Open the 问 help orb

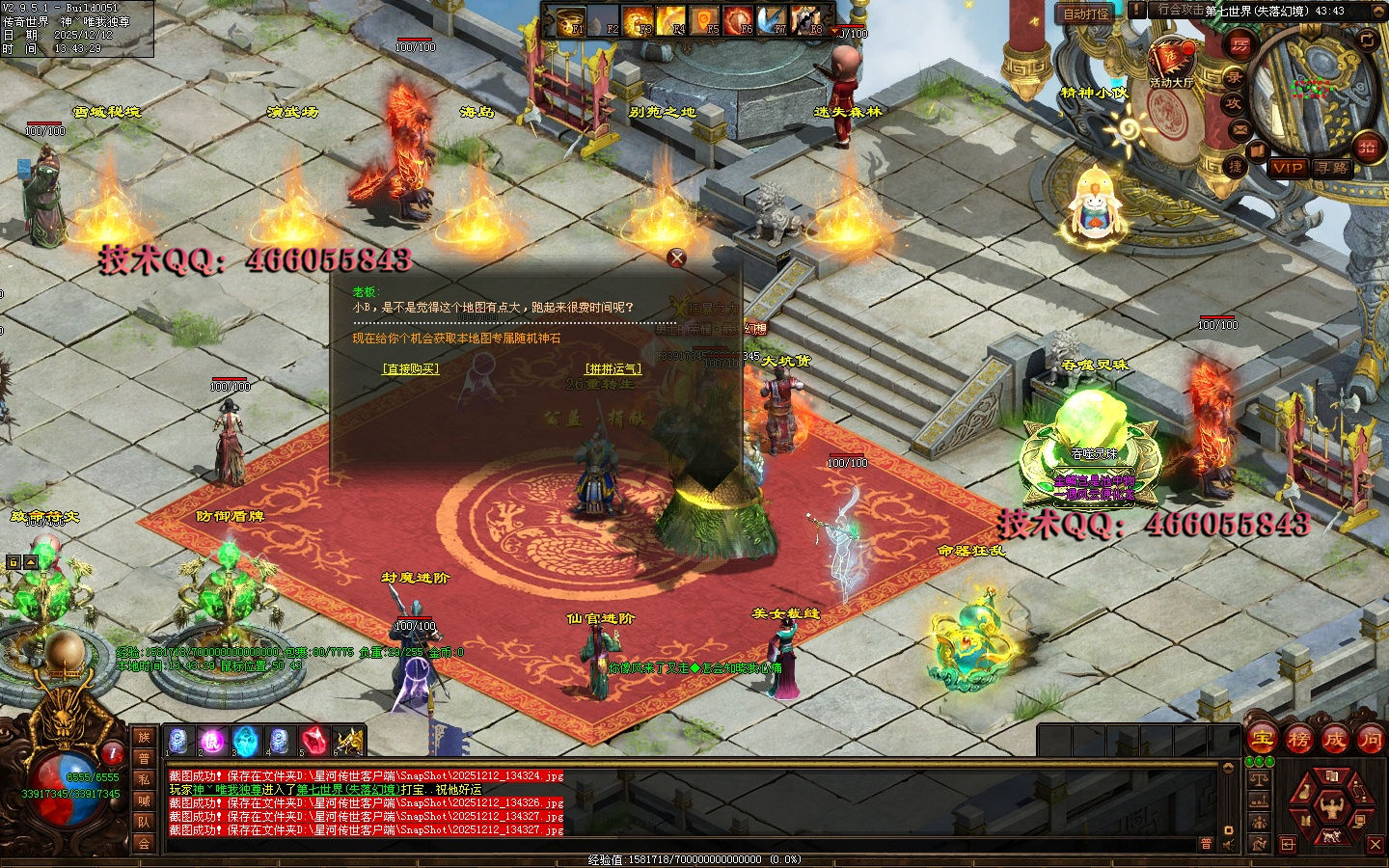1370,740
